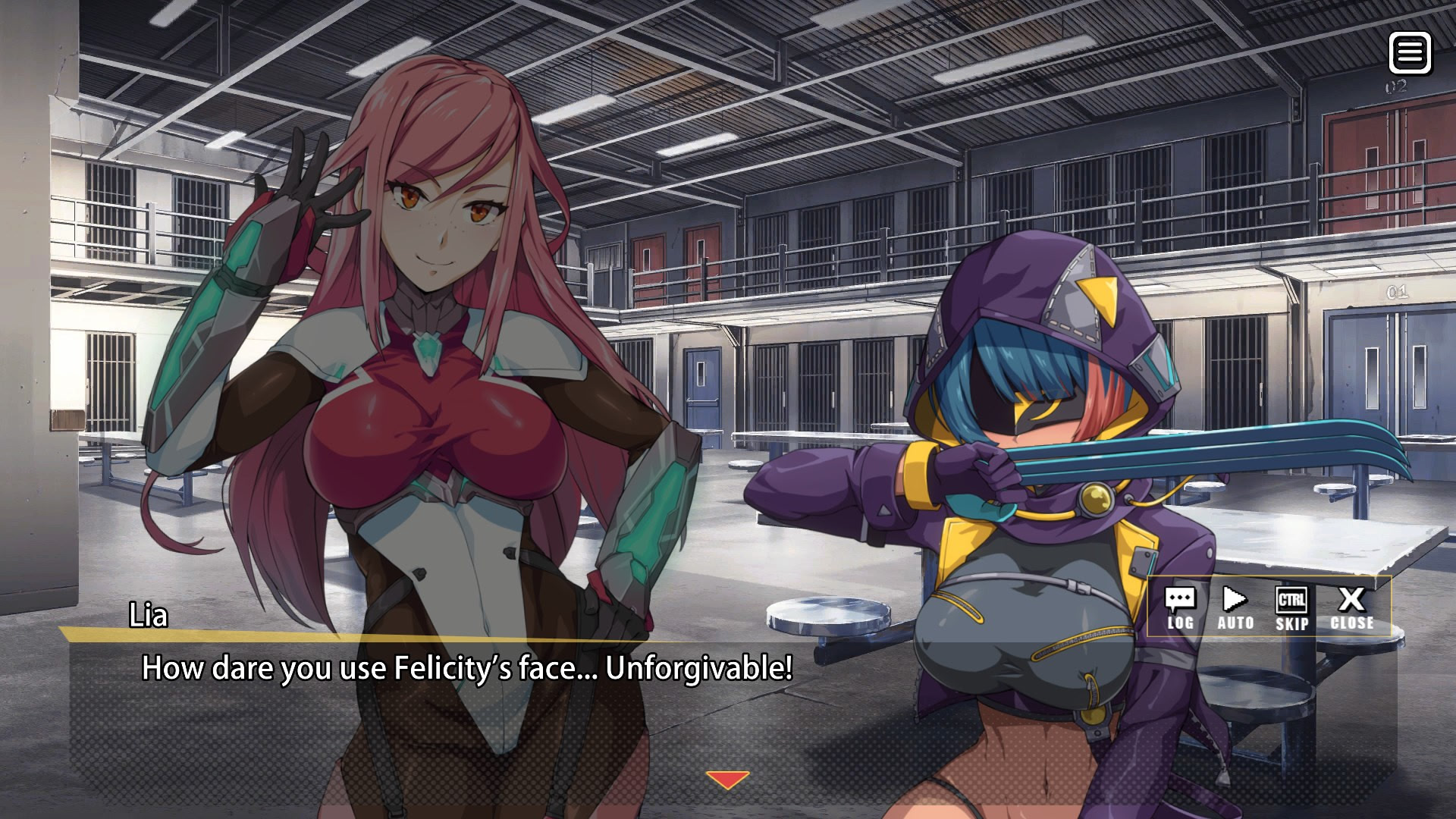Viewport: 1456px width, 819px height.
Task: Show the dialogue LOG history
Action: click(1180, 609)
